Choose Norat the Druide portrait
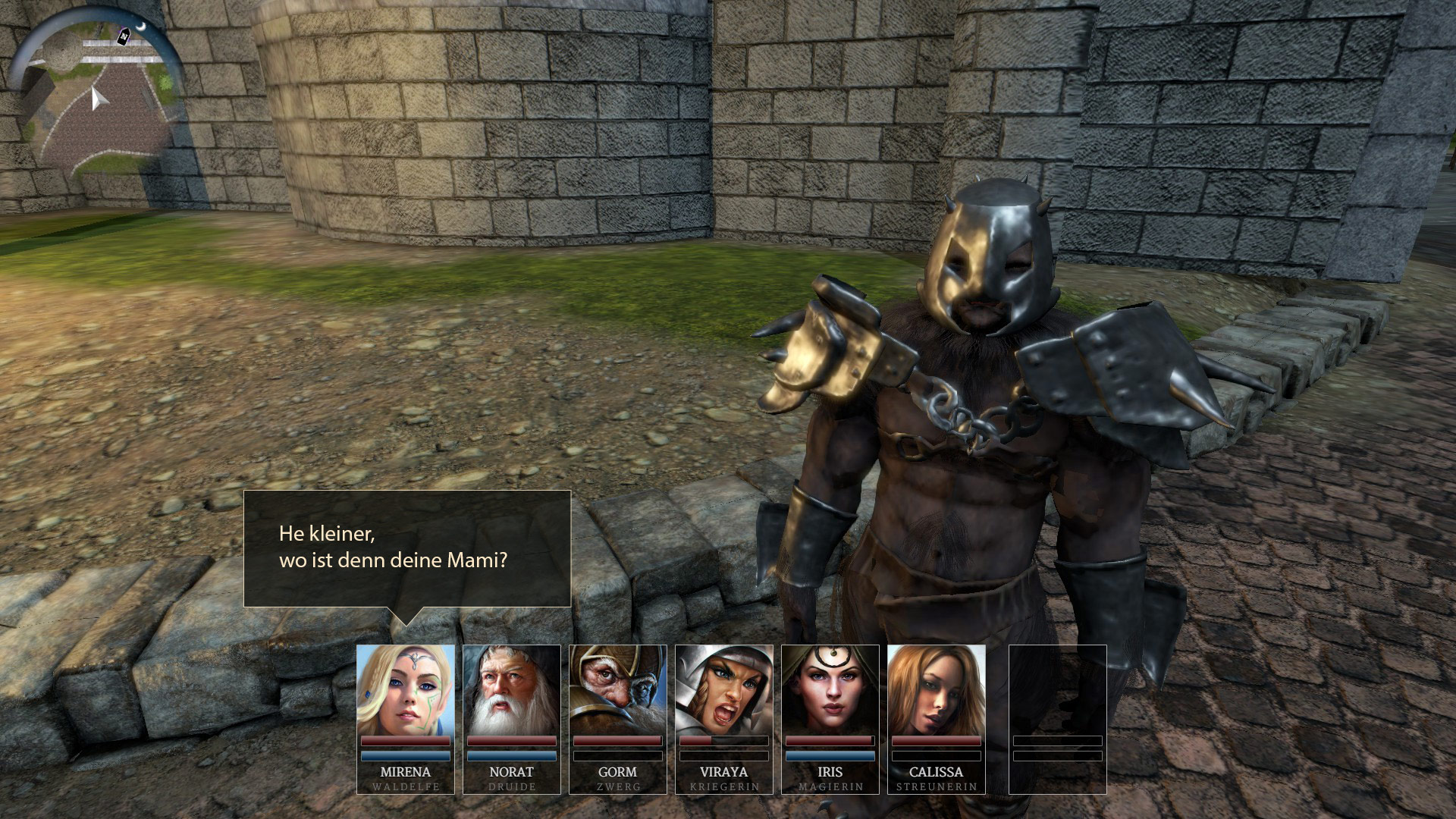Screen dimensions: 1456x819 point(512,690)
